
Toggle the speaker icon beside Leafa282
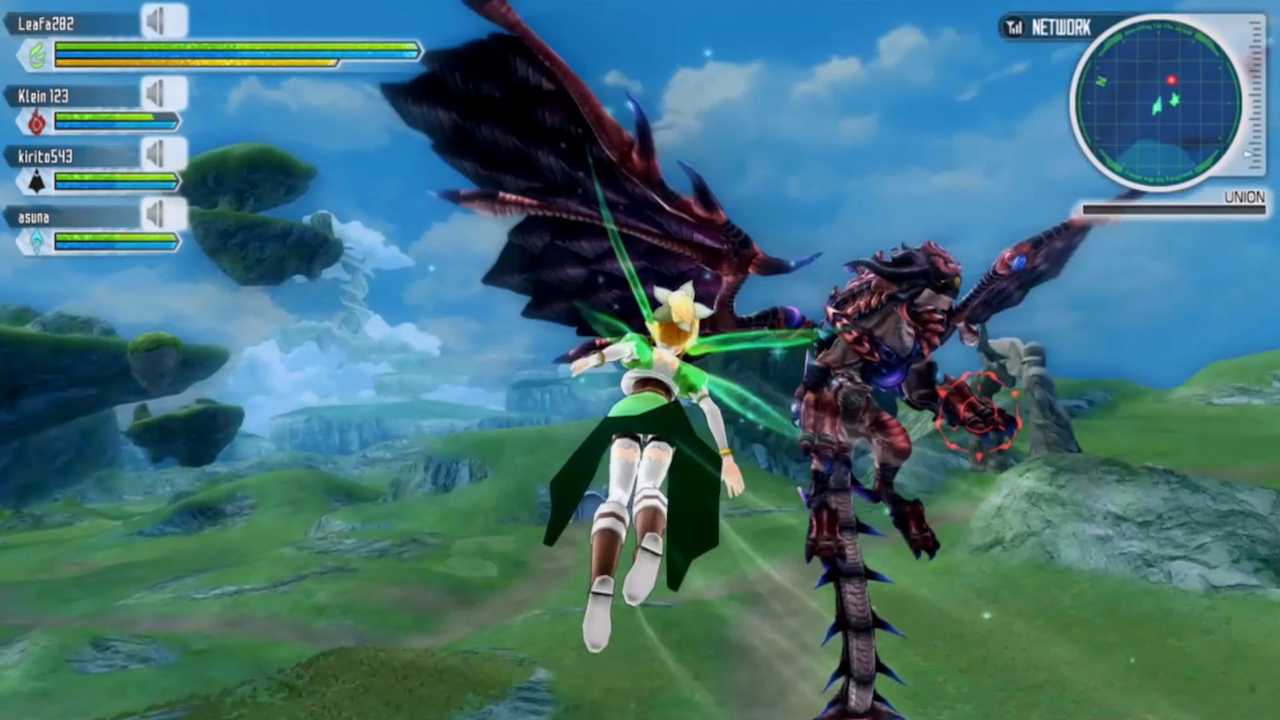tap(157, 22)
